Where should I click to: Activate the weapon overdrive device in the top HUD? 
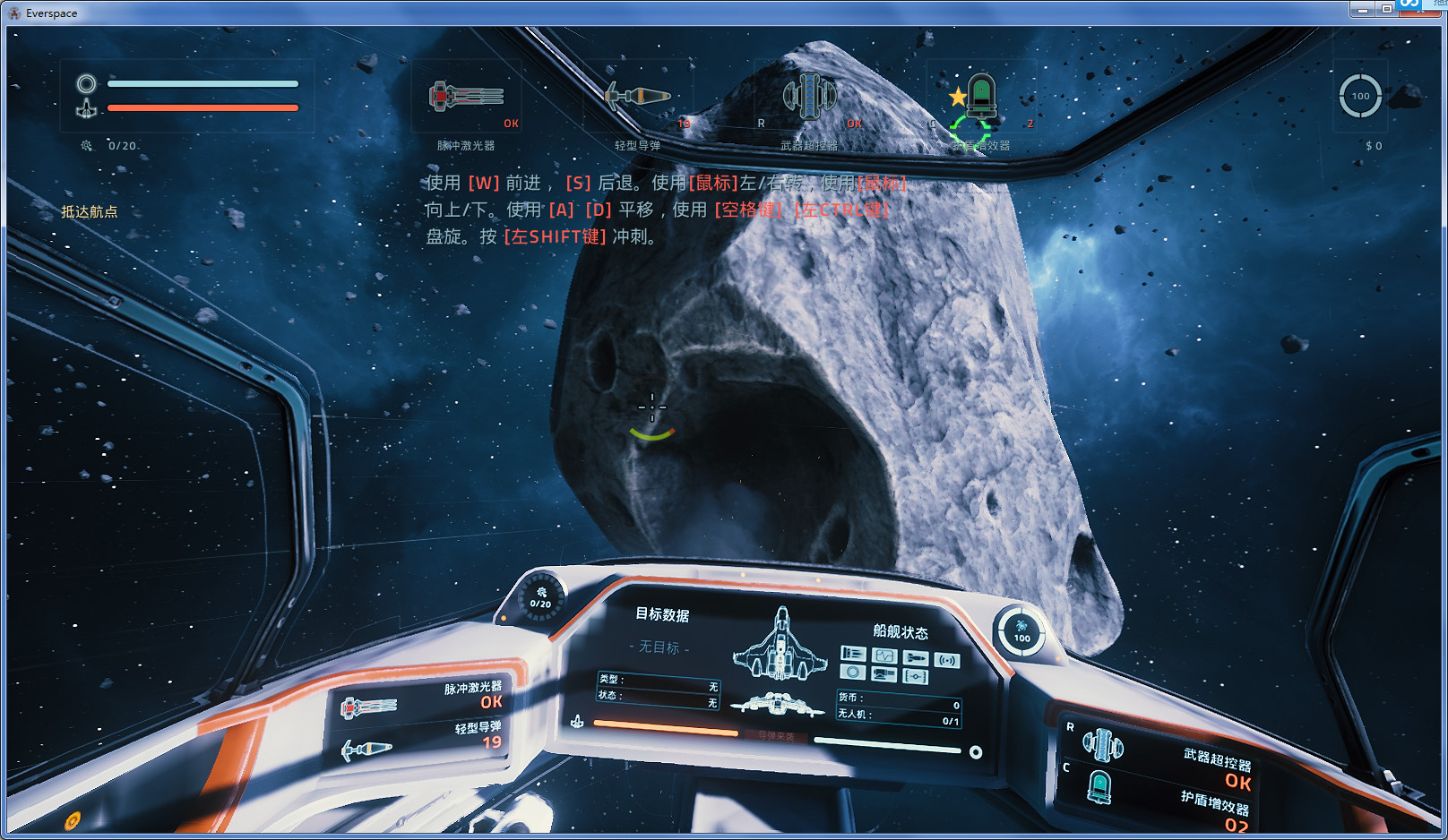pyautogui.click(x=809, y=97)
